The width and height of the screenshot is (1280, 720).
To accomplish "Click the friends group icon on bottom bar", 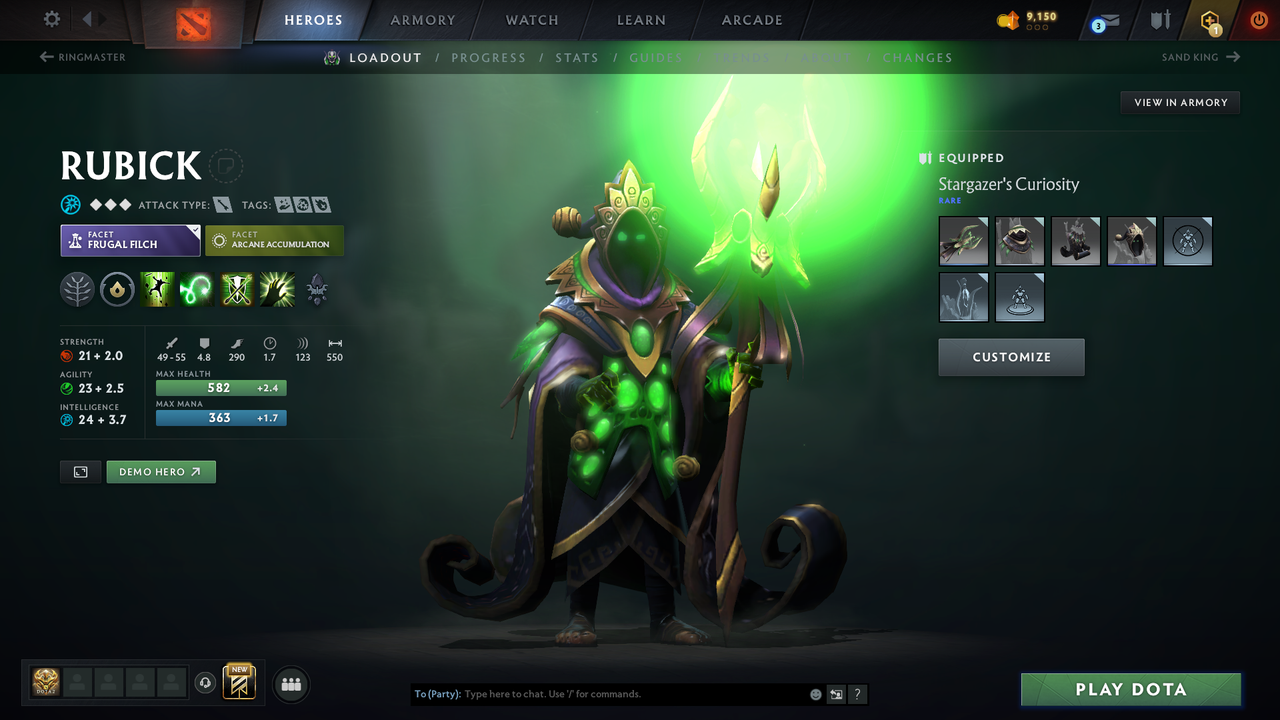I will pos(290,683).
